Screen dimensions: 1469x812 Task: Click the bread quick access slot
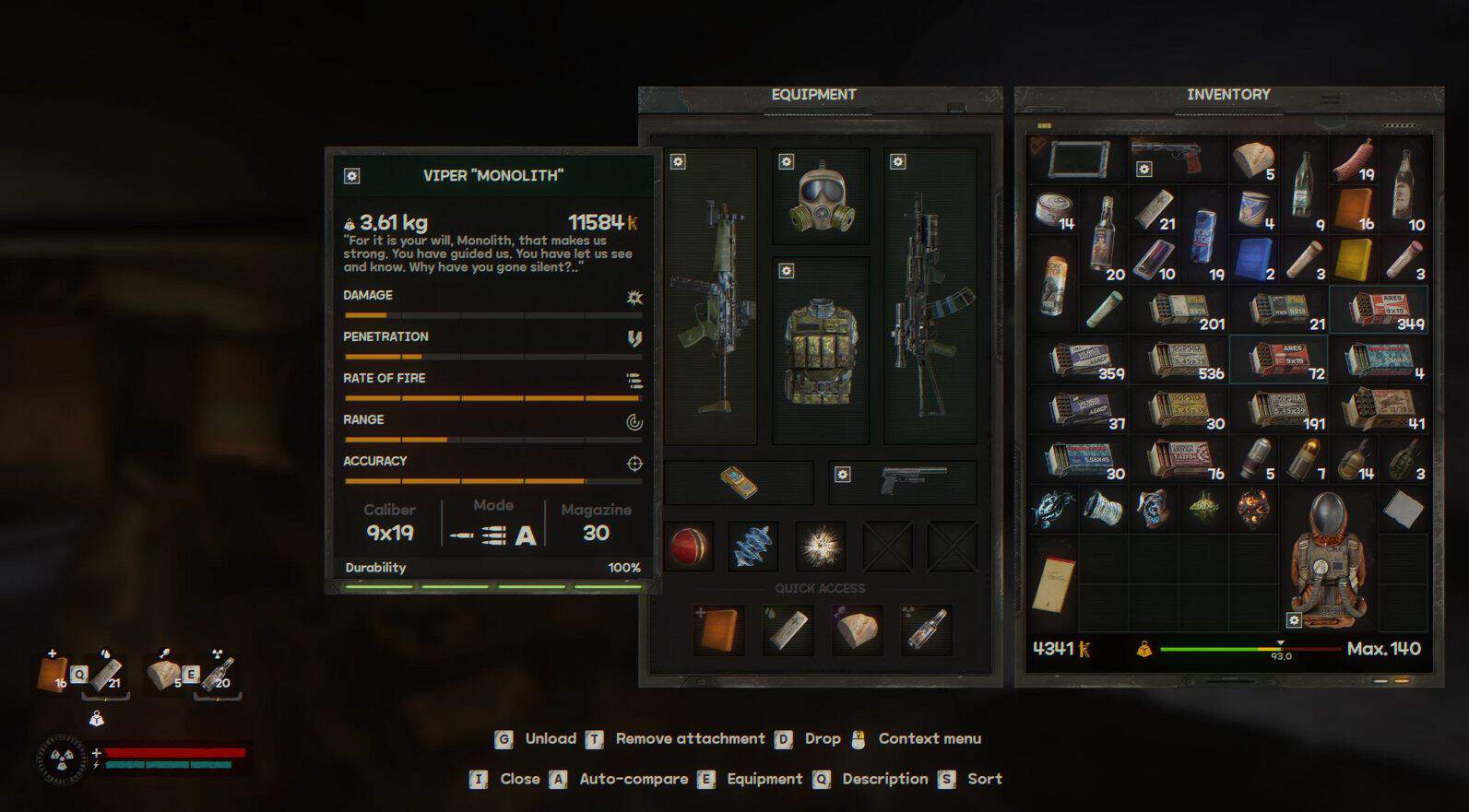(x=857, y=630)
